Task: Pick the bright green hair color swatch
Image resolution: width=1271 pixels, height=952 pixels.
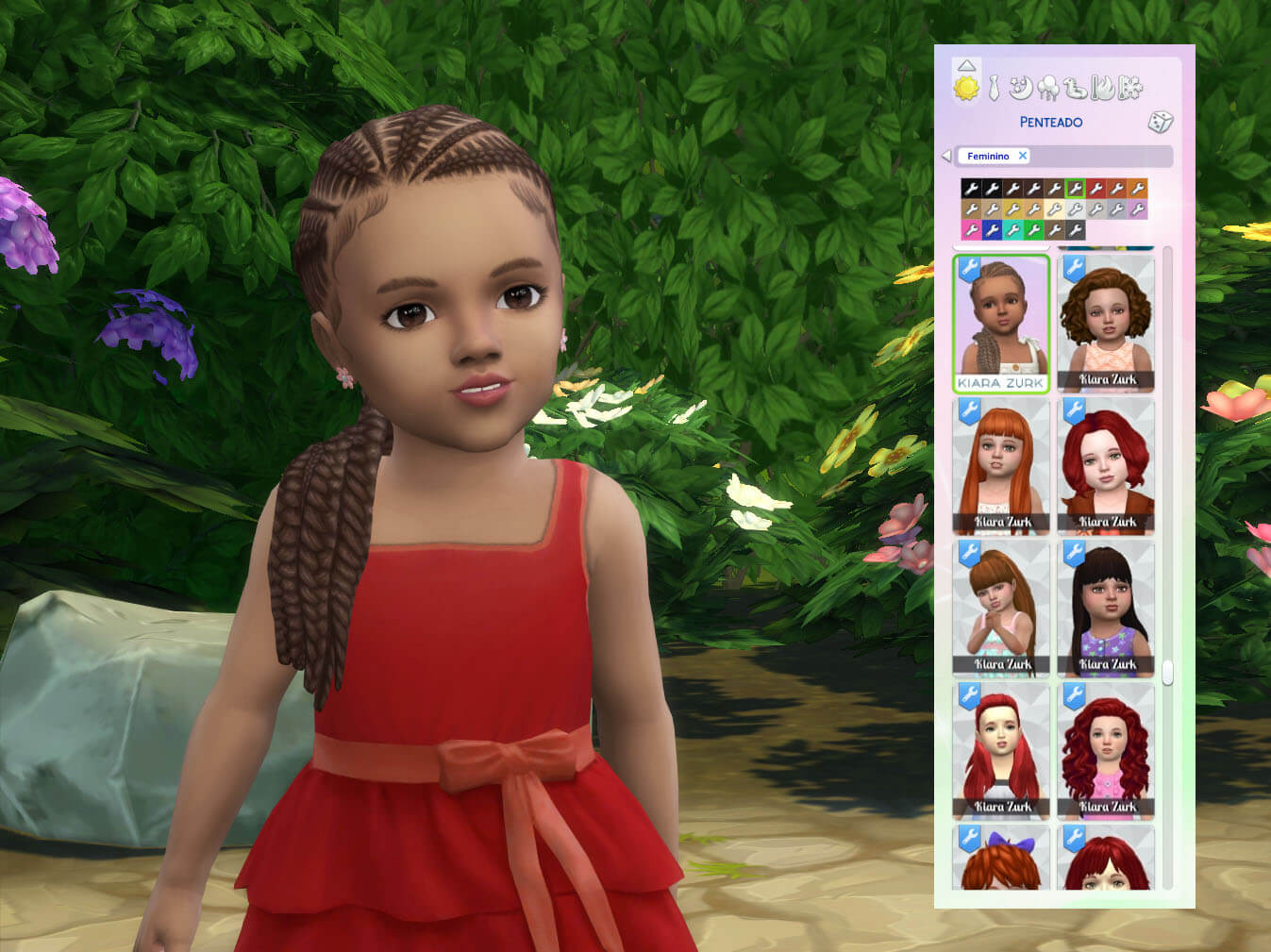Action: [x=1033, y=230]
